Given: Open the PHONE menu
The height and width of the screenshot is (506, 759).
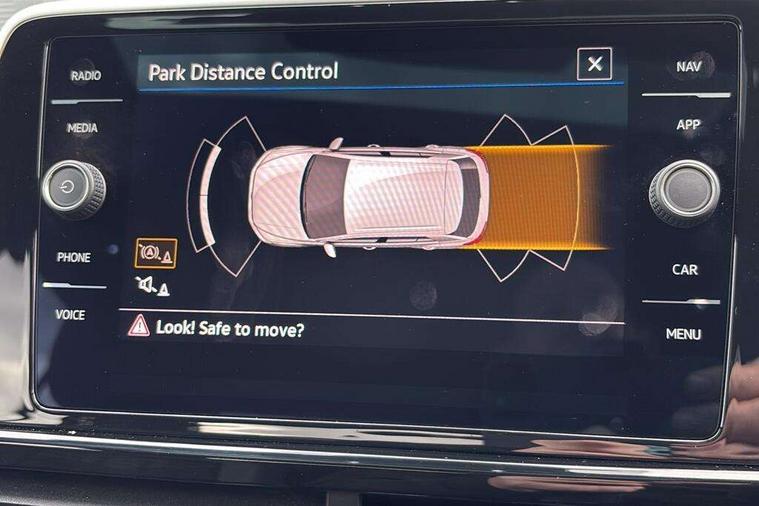Looking at the screenshot, I should pyautogui.click(x=74, y=257).
